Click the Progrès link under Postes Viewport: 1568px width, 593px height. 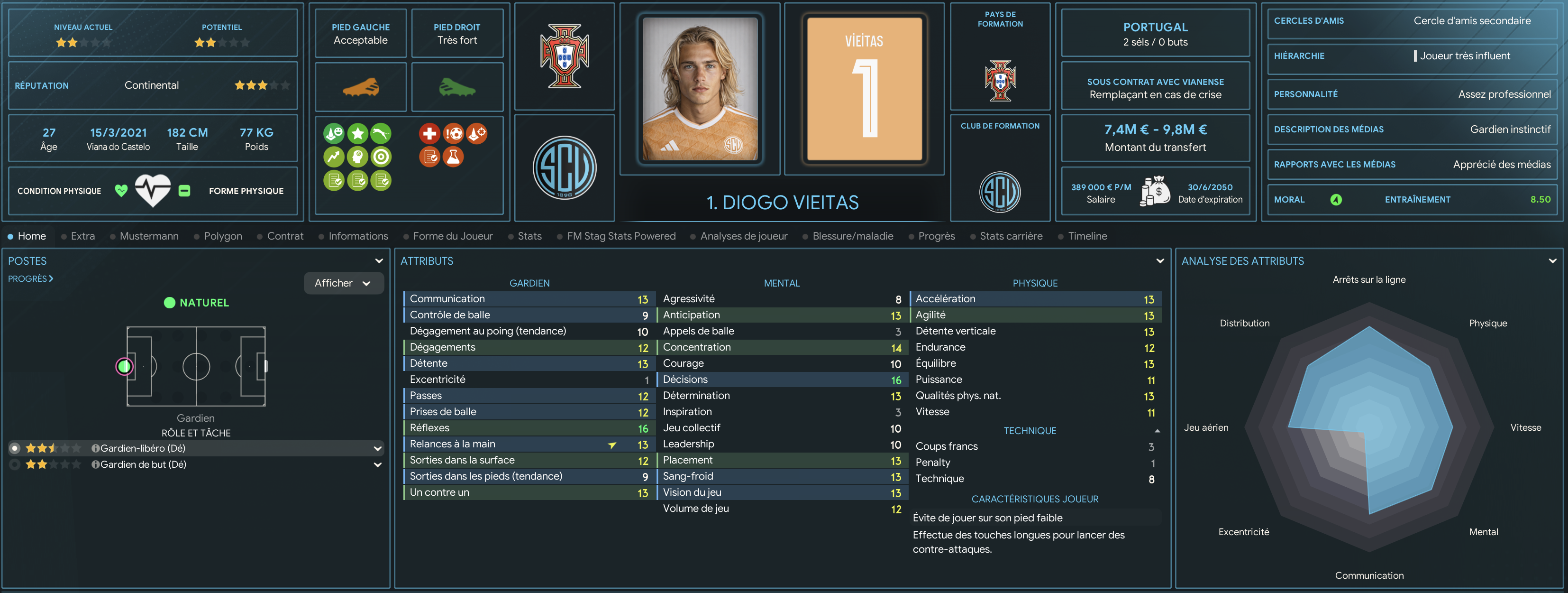click(x=30, y=278)
